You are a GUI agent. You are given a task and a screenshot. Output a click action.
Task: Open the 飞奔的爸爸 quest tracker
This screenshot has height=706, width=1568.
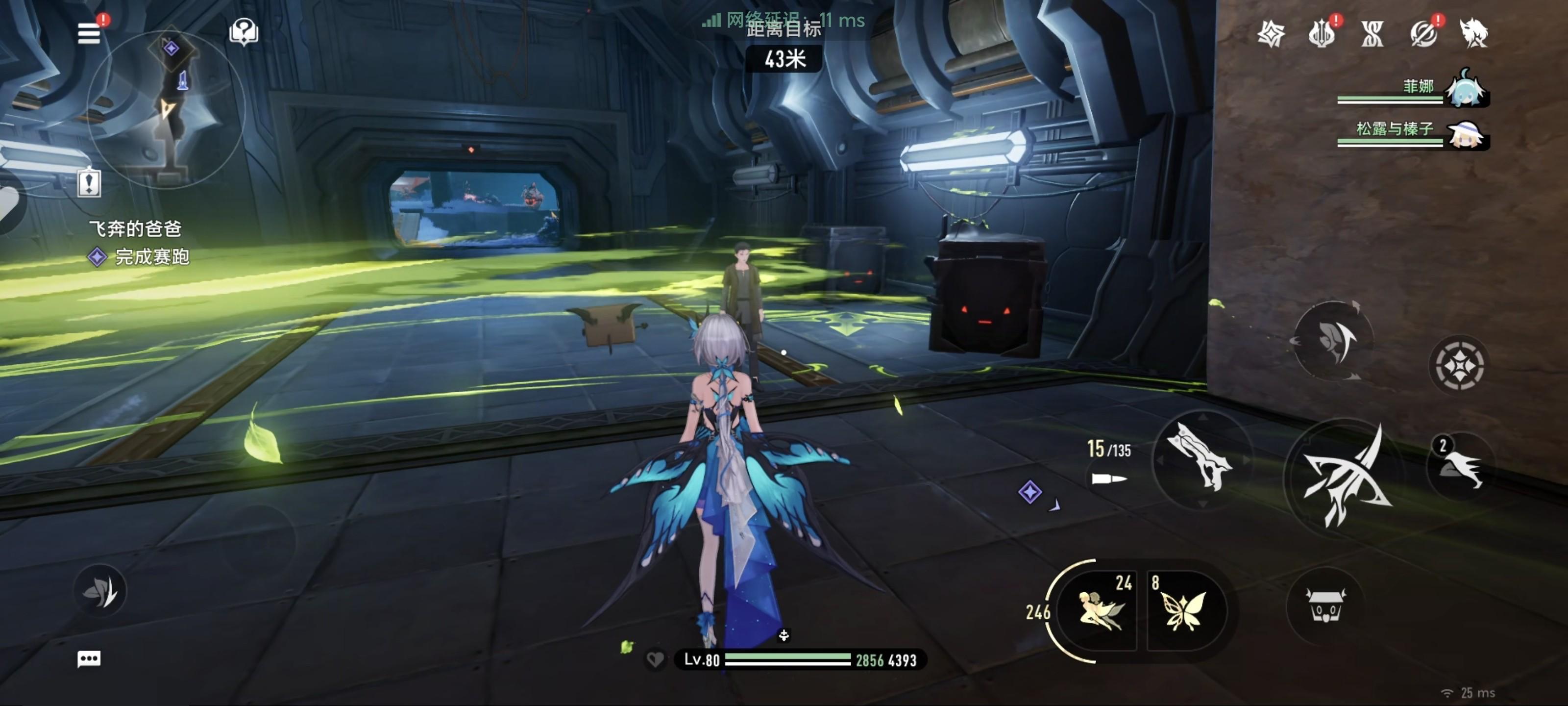pos(135,229)
